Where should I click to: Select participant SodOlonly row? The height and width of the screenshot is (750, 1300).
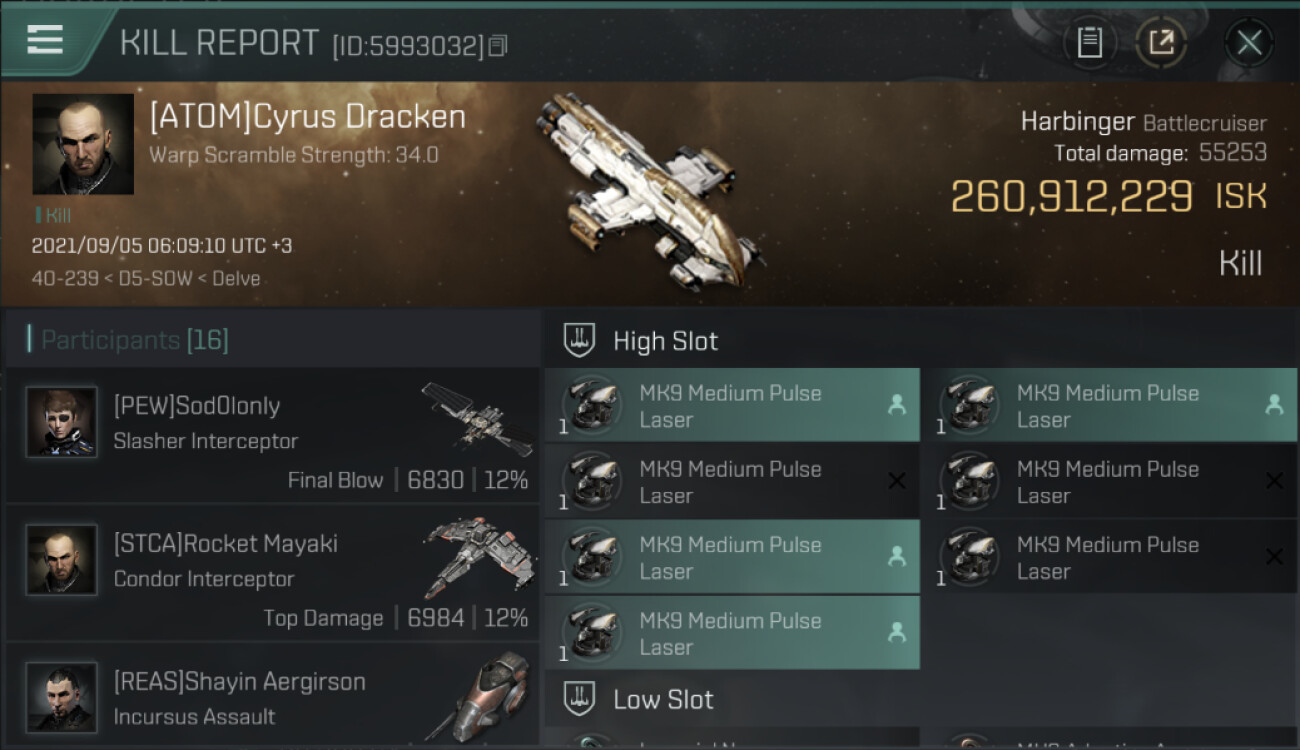click(x=272, y=435)
